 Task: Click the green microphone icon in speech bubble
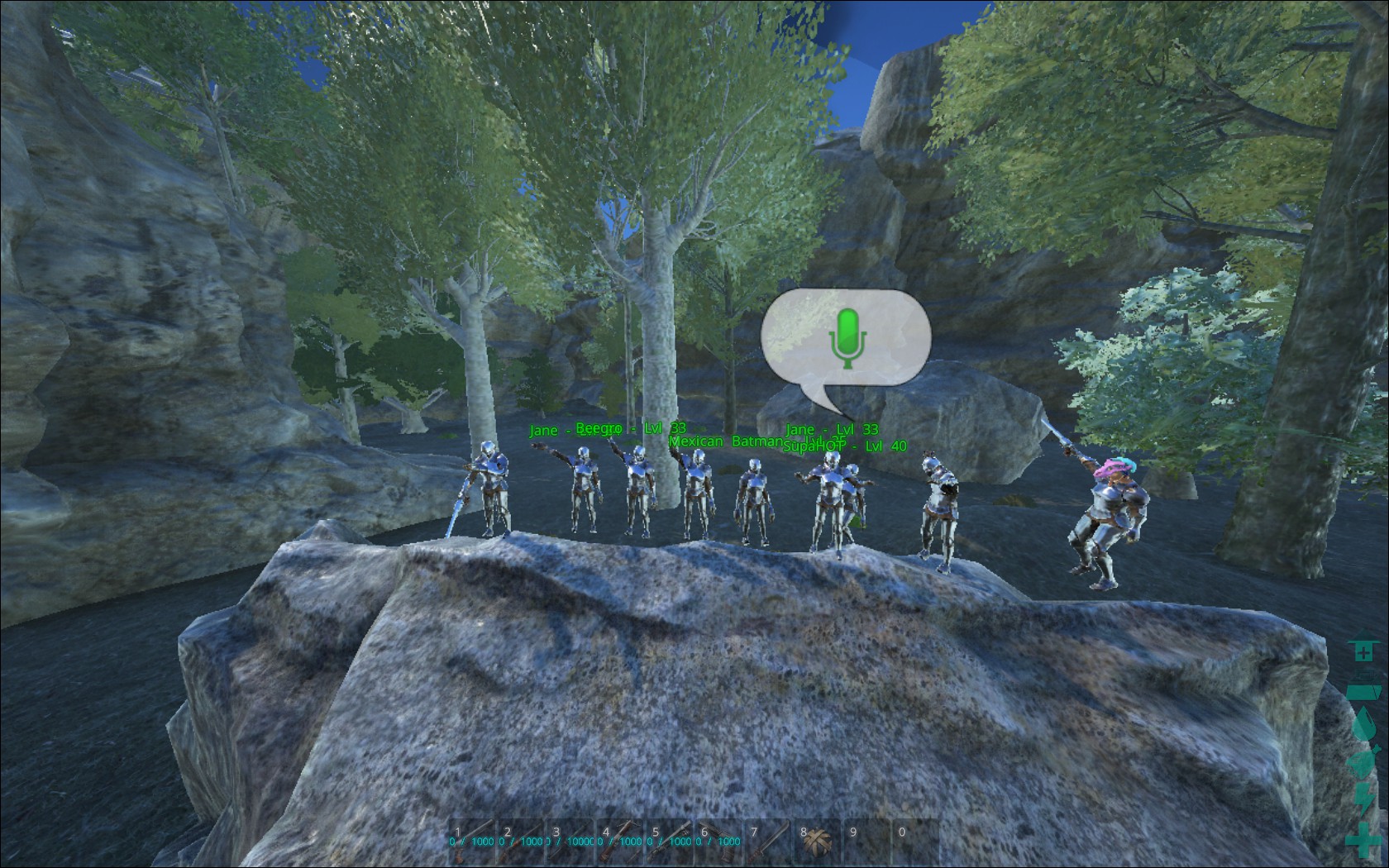tap(846, 337)
